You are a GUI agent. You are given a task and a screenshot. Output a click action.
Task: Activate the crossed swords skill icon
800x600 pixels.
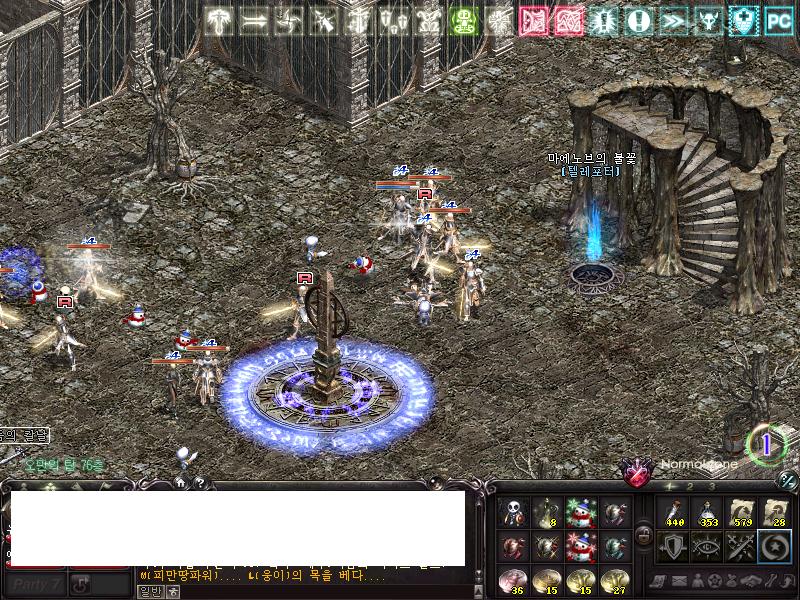point(742,546)
